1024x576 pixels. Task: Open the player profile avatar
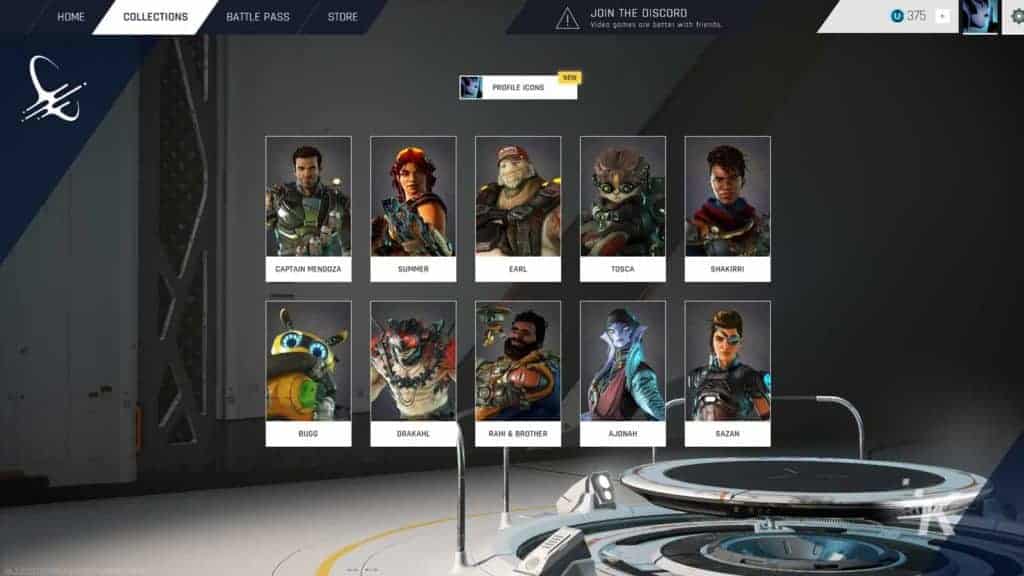[x=979, y=17]
